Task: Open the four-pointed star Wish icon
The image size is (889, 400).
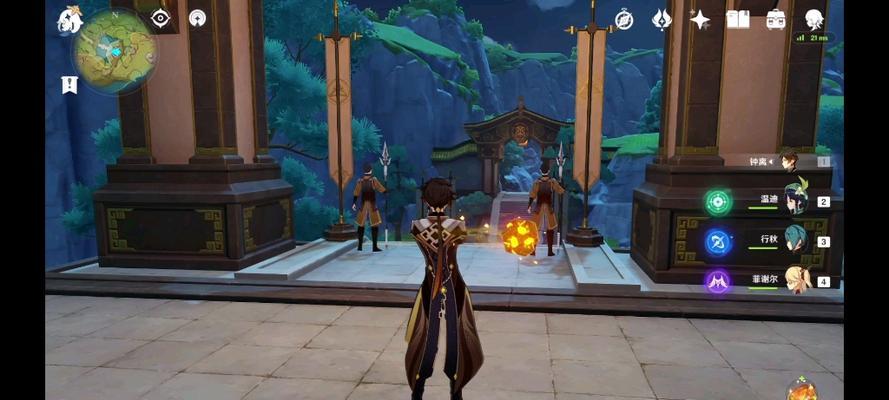Action: 700,19
